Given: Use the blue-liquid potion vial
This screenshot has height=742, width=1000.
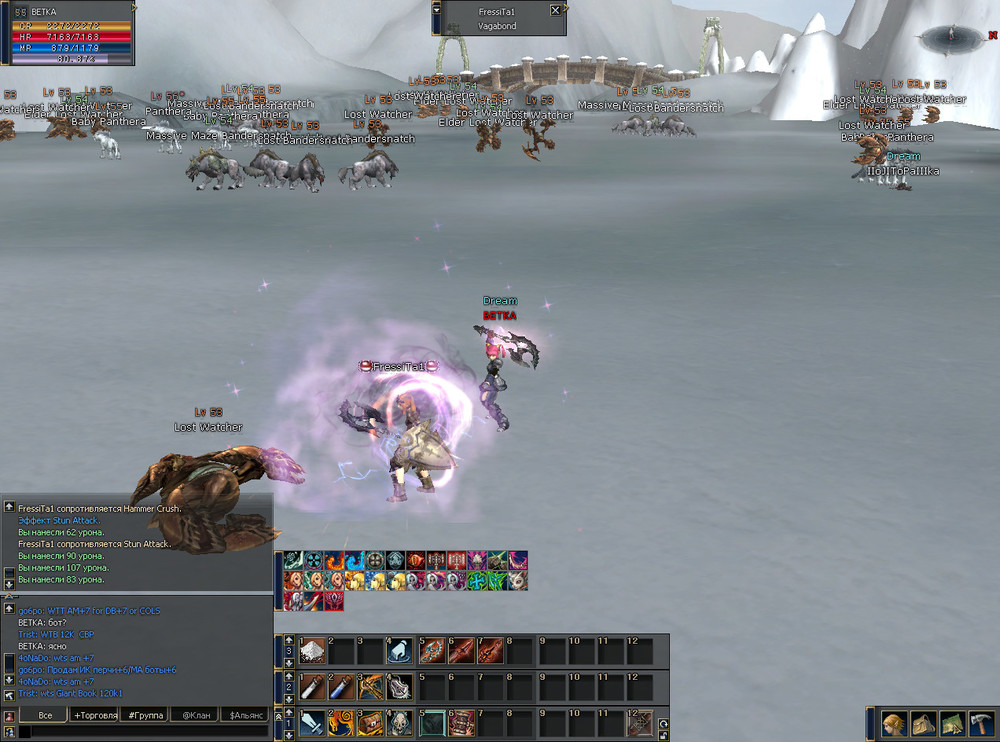Looking at the screenshot, I should point(342,685).
